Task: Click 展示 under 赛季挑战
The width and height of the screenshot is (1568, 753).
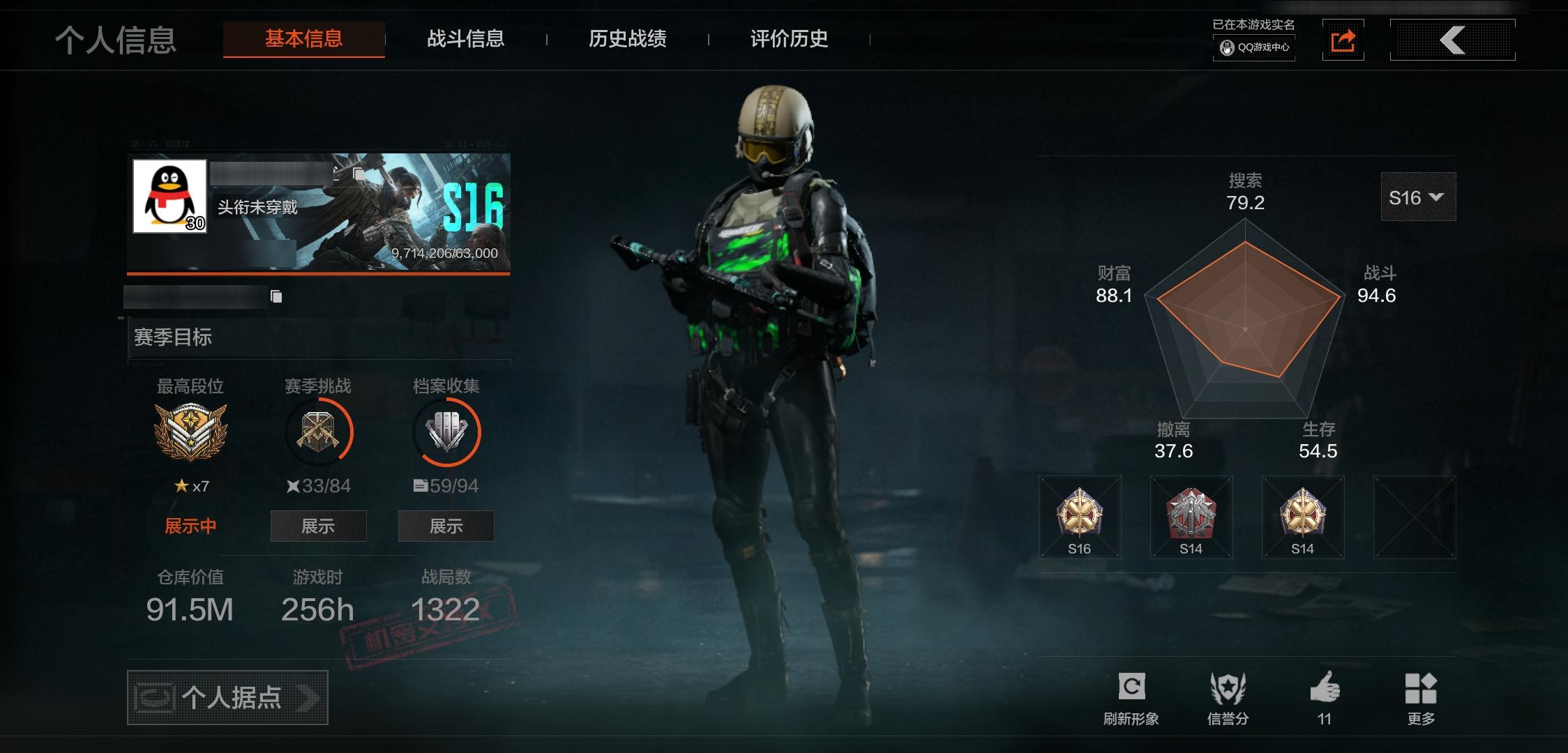Action: tap(318, 526)
